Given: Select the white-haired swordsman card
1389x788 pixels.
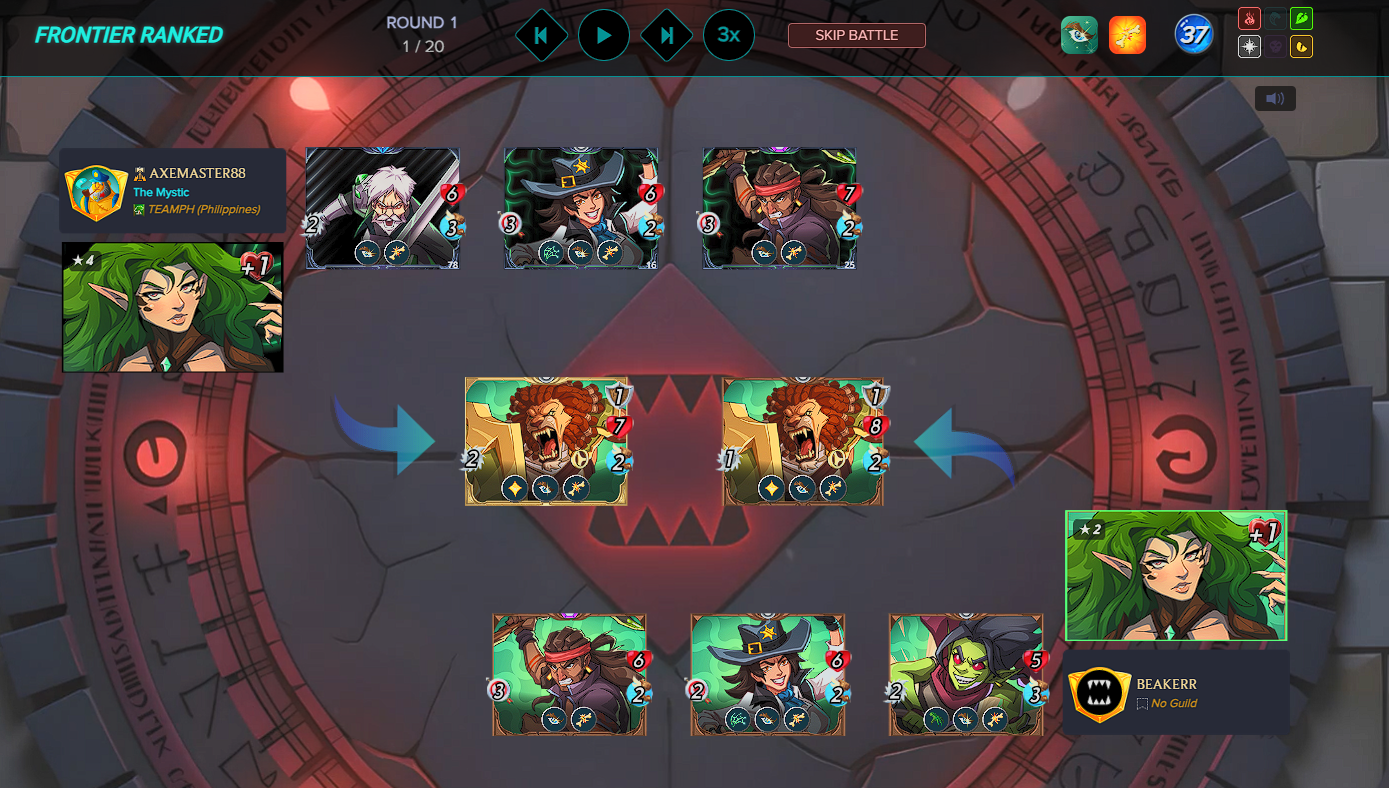Looking at the screenshot, I should (x=382, y=208).
